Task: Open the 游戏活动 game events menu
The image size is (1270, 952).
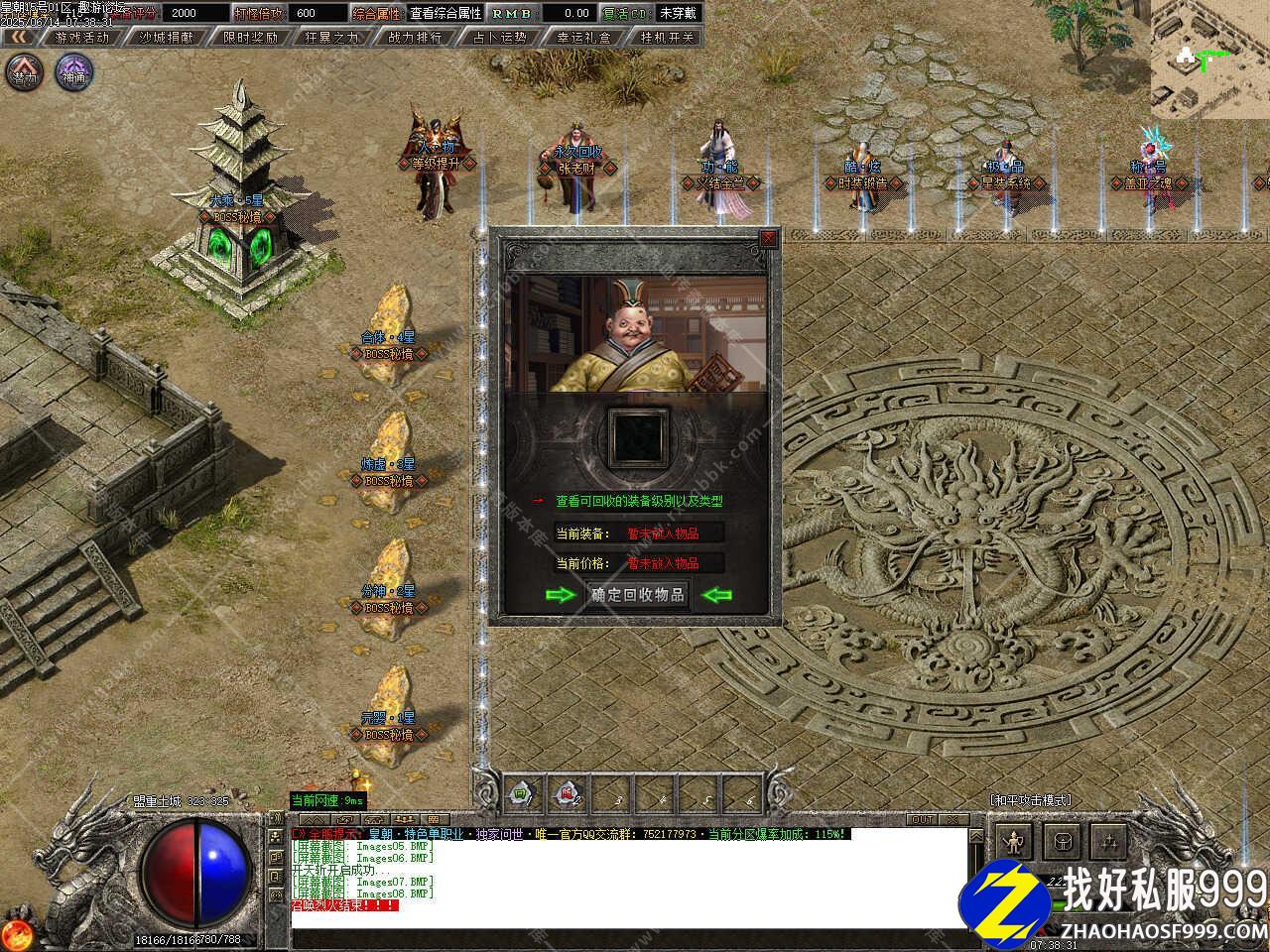Action: click(x=82, y=37)
